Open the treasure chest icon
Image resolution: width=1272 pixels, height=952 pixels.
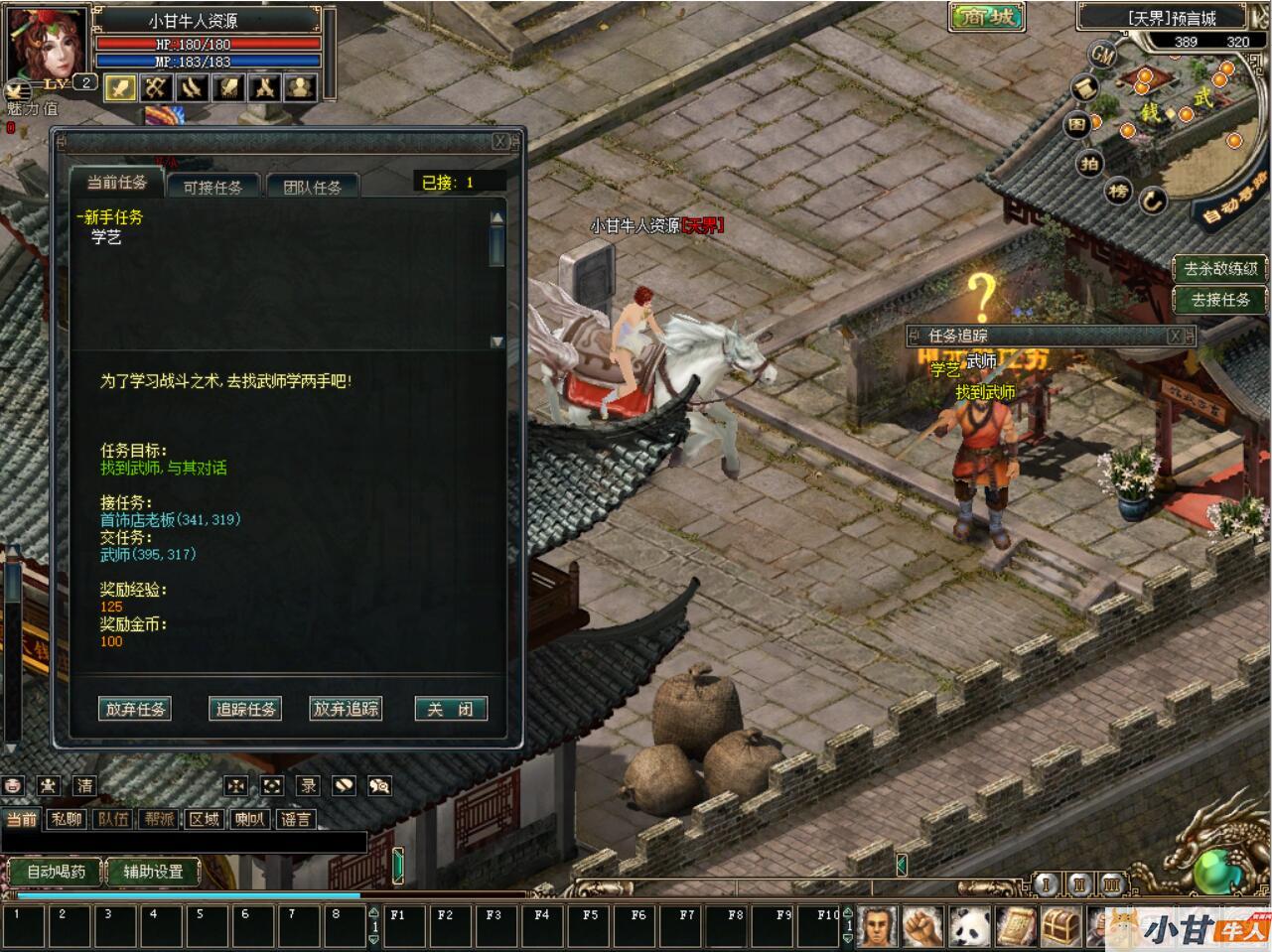pyautogui.click(x=1060, y=927)
